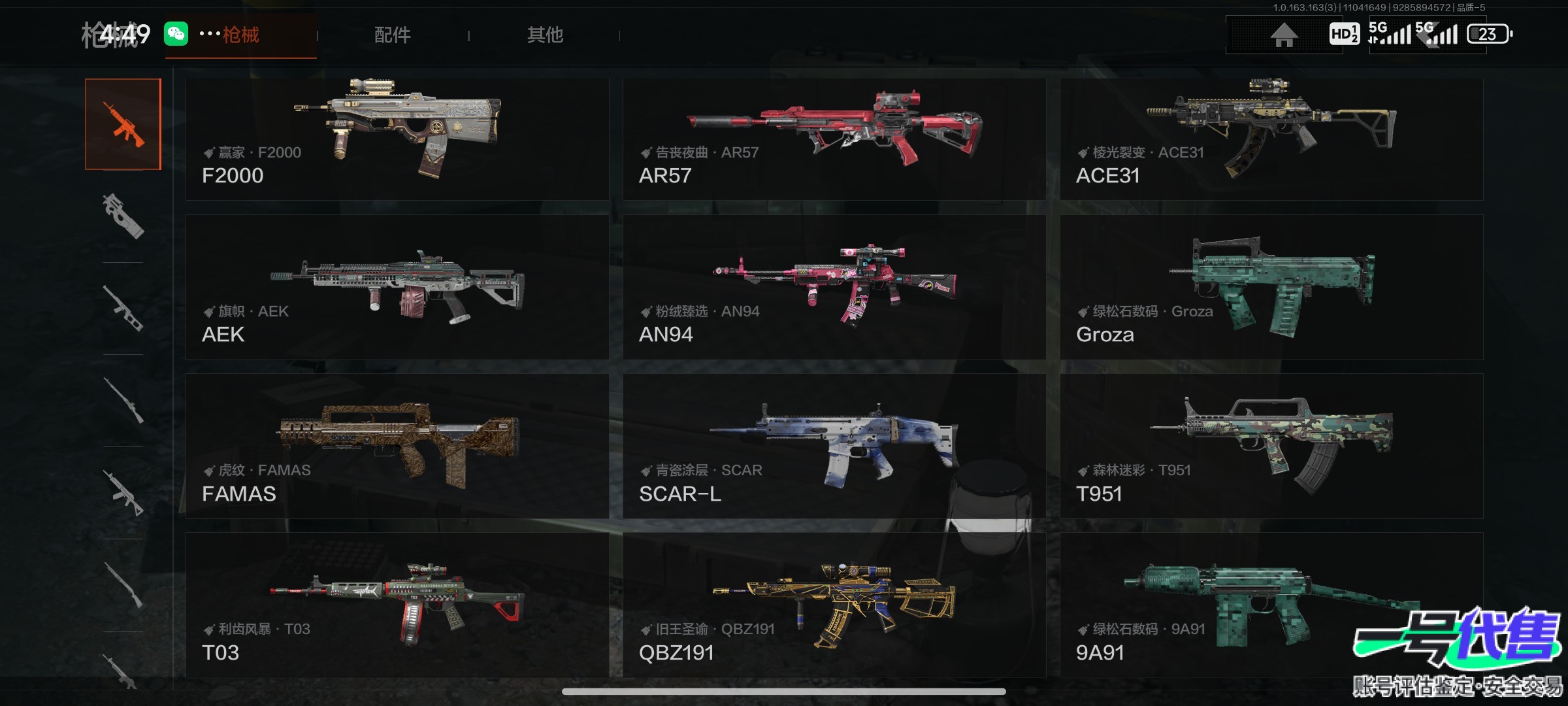The image size is (1568, 706).
Task: Open the 其他 tab
Action: pos(545,35)
